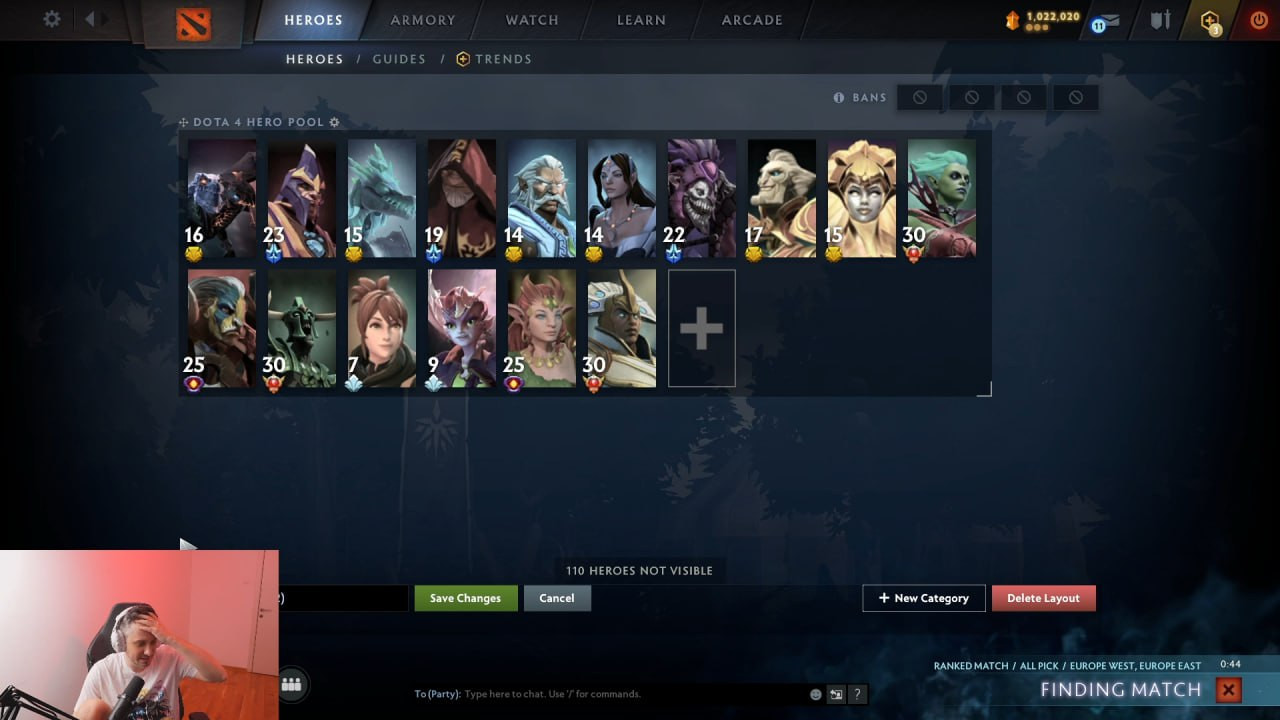Select the Death Prophet hero portrait
Screen dimensions: 1280x720
click(x=941, y=198)
